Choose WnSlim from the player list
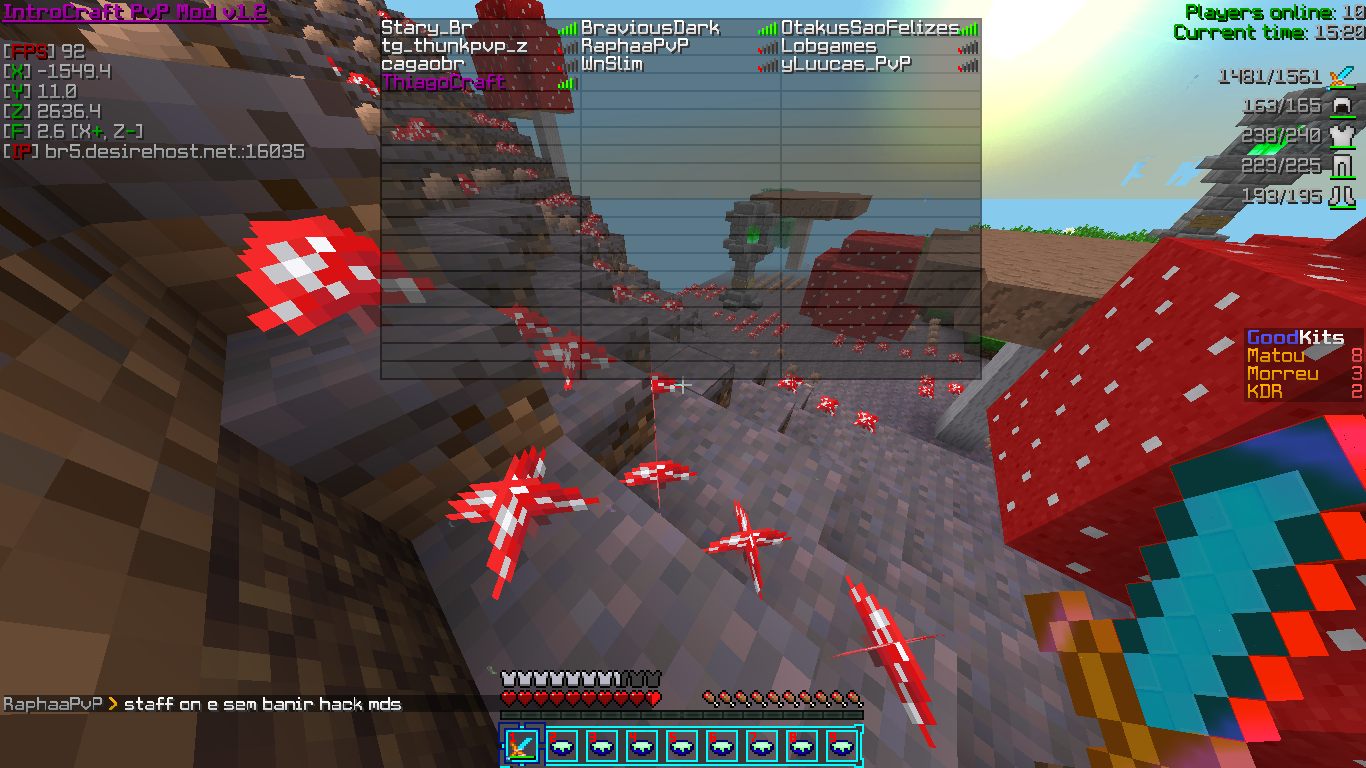1366x768 pixels. click(x=612, y=64)
